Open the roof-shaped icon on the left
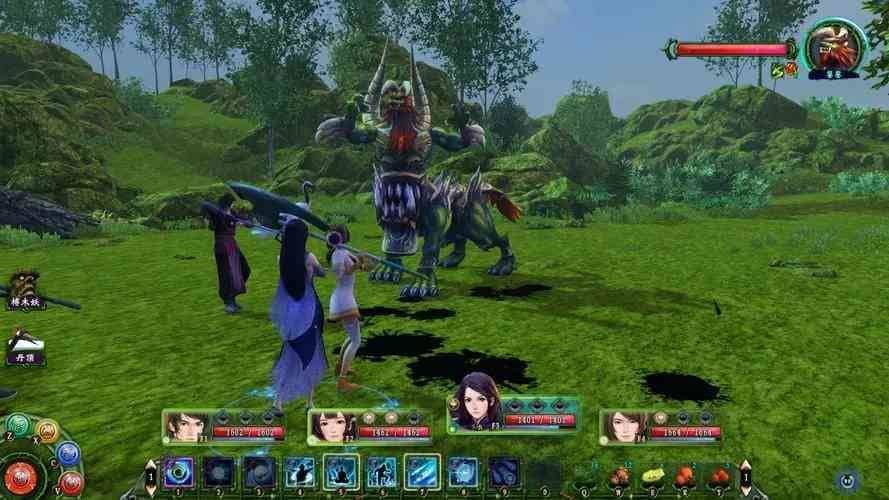 pos(24,343)
